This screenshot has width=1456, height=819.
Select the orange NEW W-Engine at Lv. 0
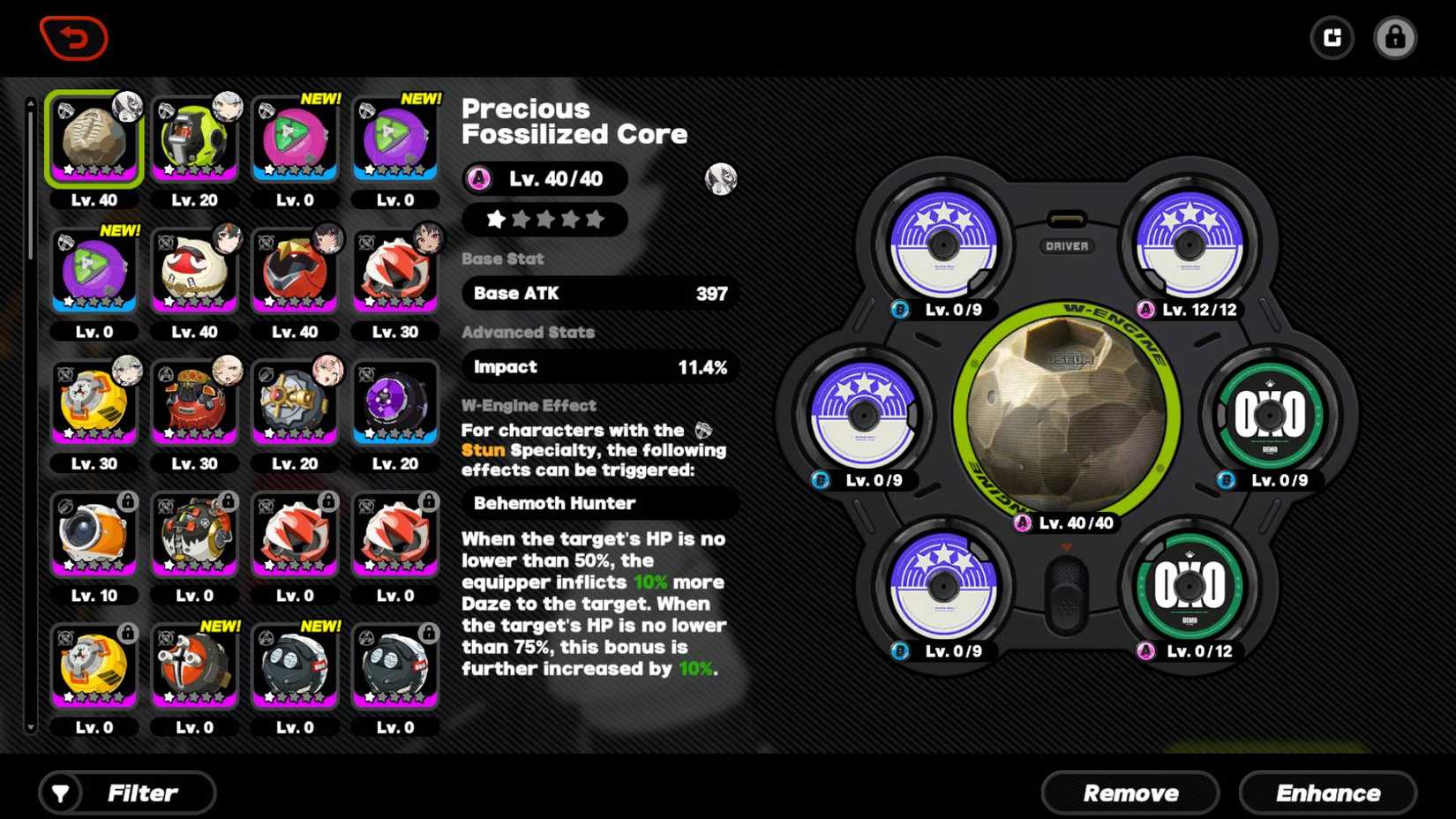pyautogui.click(x=194, y=666)
